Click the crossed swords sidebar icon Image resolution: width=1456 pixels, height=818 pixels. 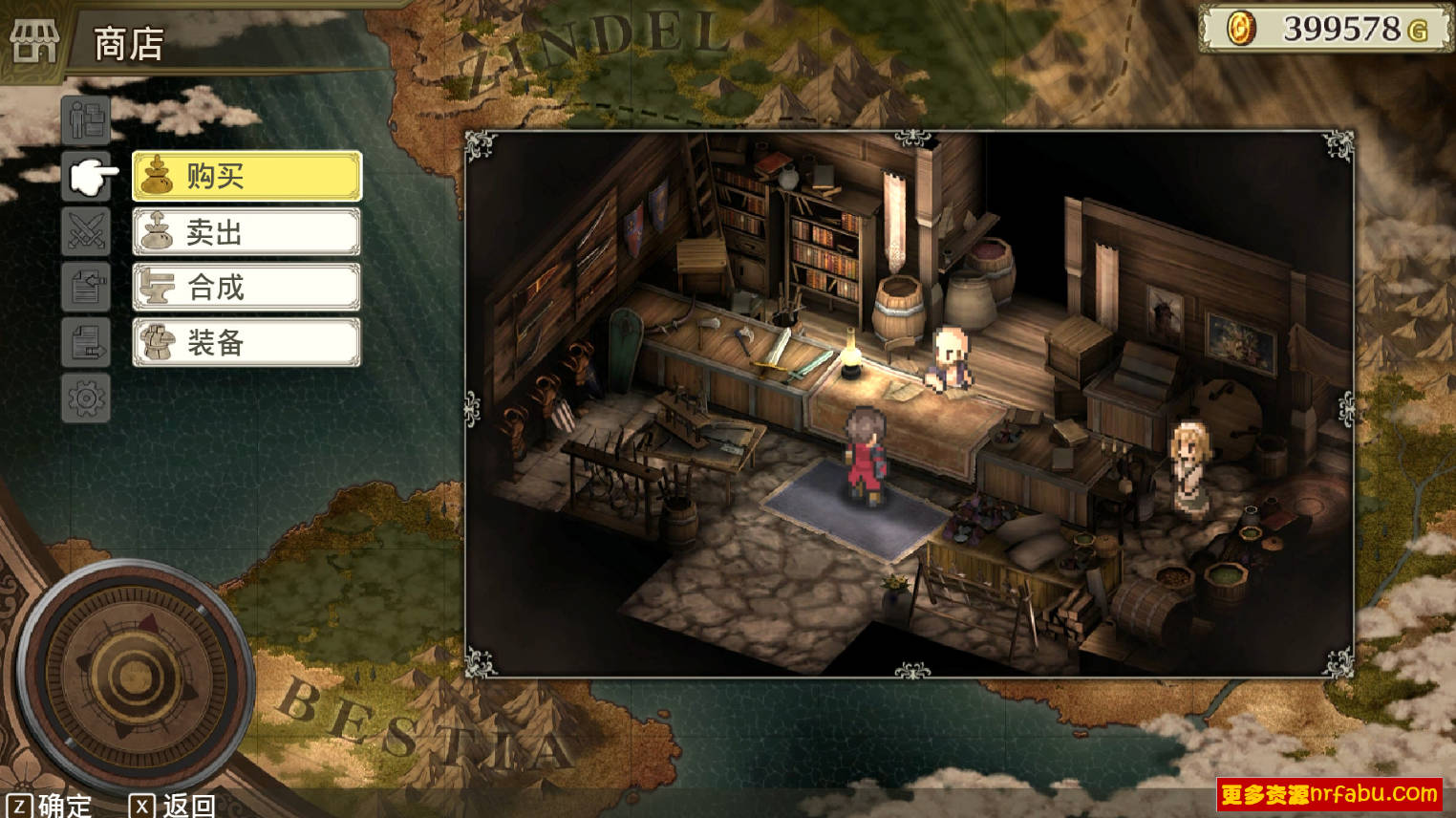(86, 231)
